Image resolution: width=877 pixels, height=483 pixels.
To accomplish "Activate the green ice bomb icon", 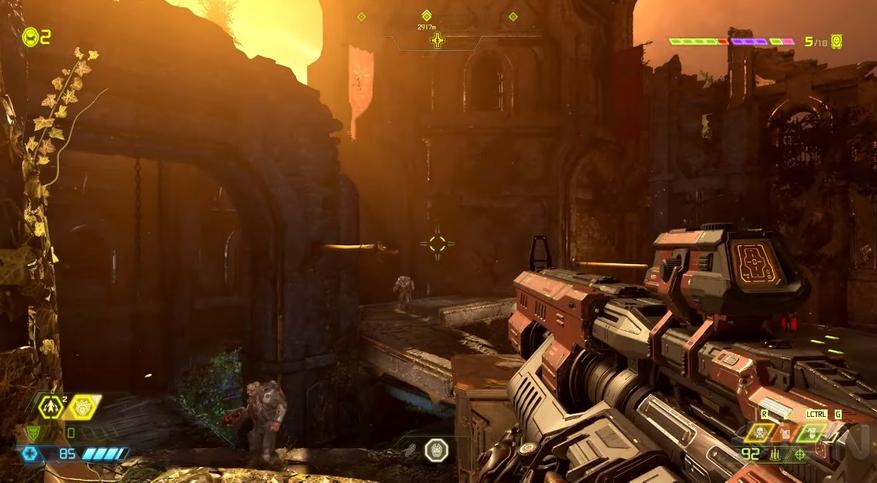I will 811,433.
